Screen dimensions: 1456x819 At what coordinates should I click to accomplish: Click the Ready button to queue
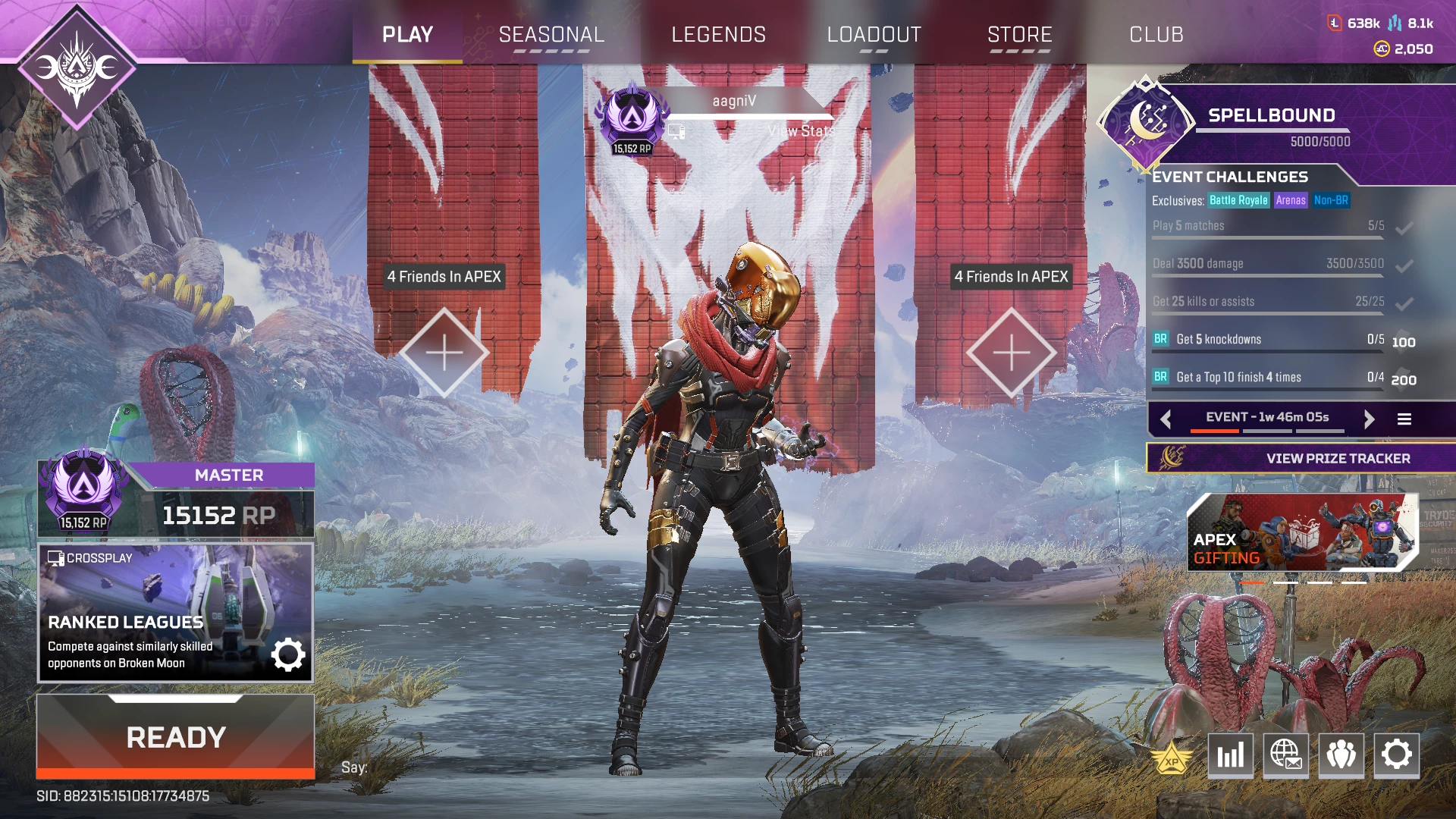point(175,737)
